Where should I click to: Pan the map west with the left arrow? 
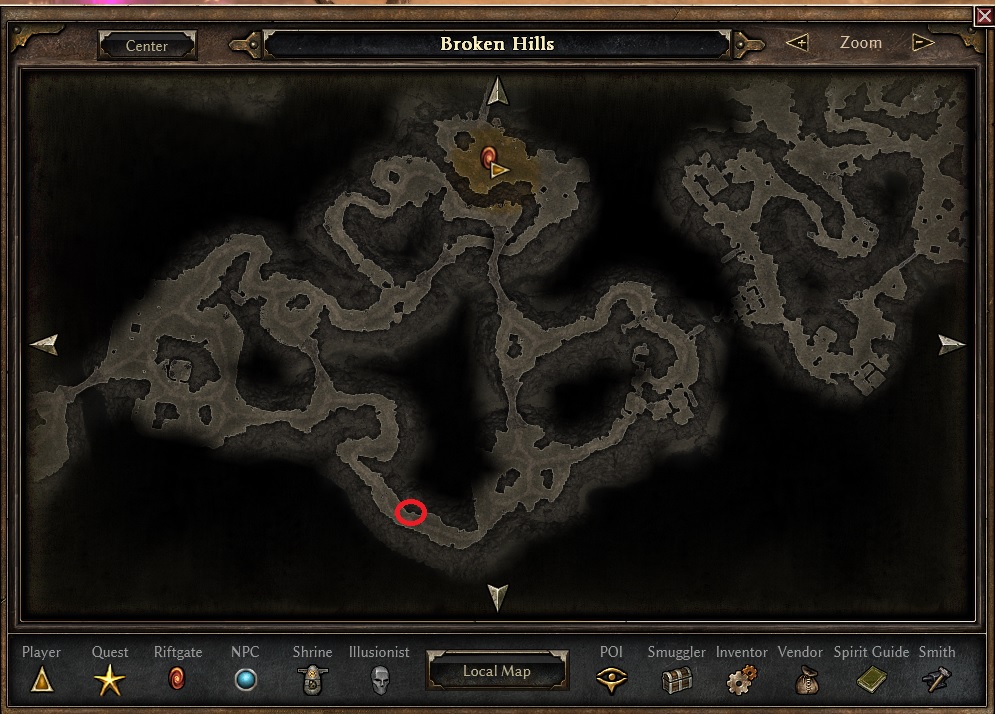pyautogui.click(x=44, y=345)
